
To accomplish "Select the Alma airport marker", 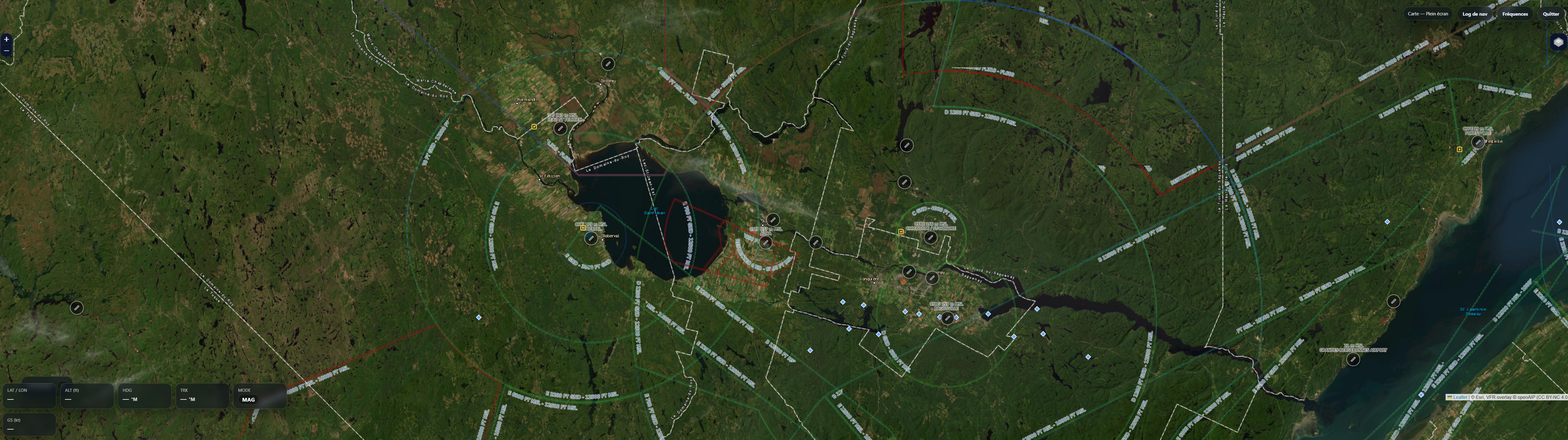I will [766, 242].
